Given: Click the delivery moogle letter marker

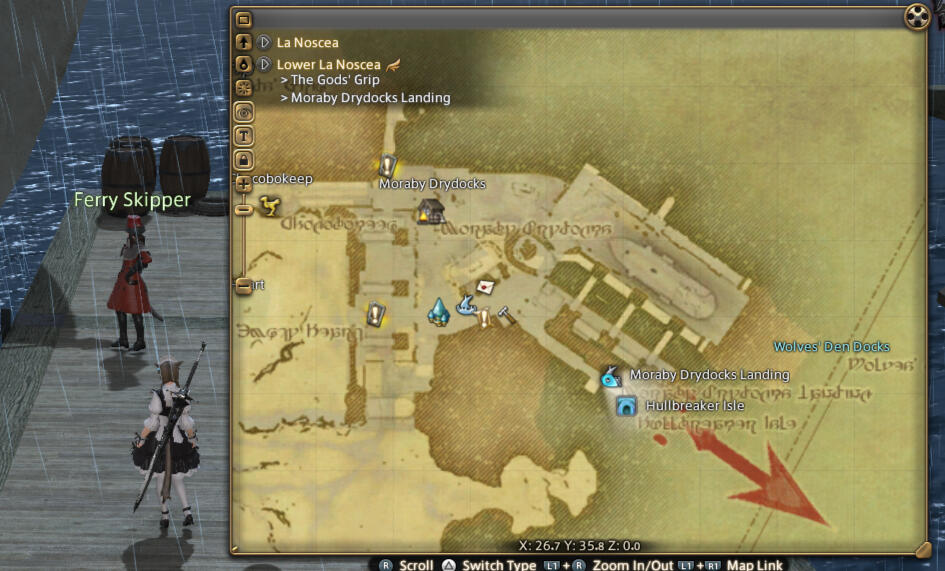Looking at the screenshot, I should [x=486, y=286].
